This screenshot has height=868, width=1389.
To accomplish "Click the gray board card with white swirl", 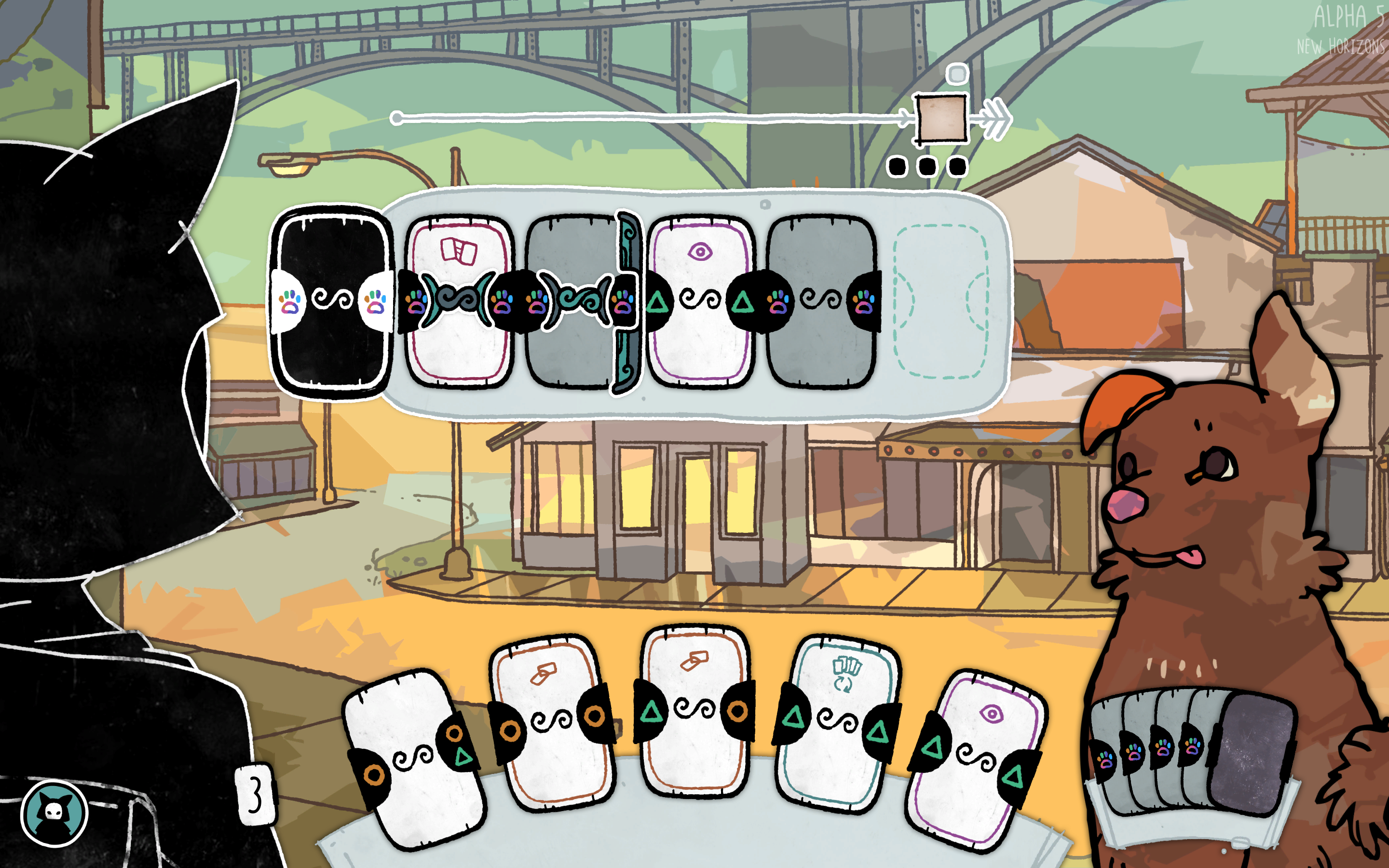I will tap(821, 301).
